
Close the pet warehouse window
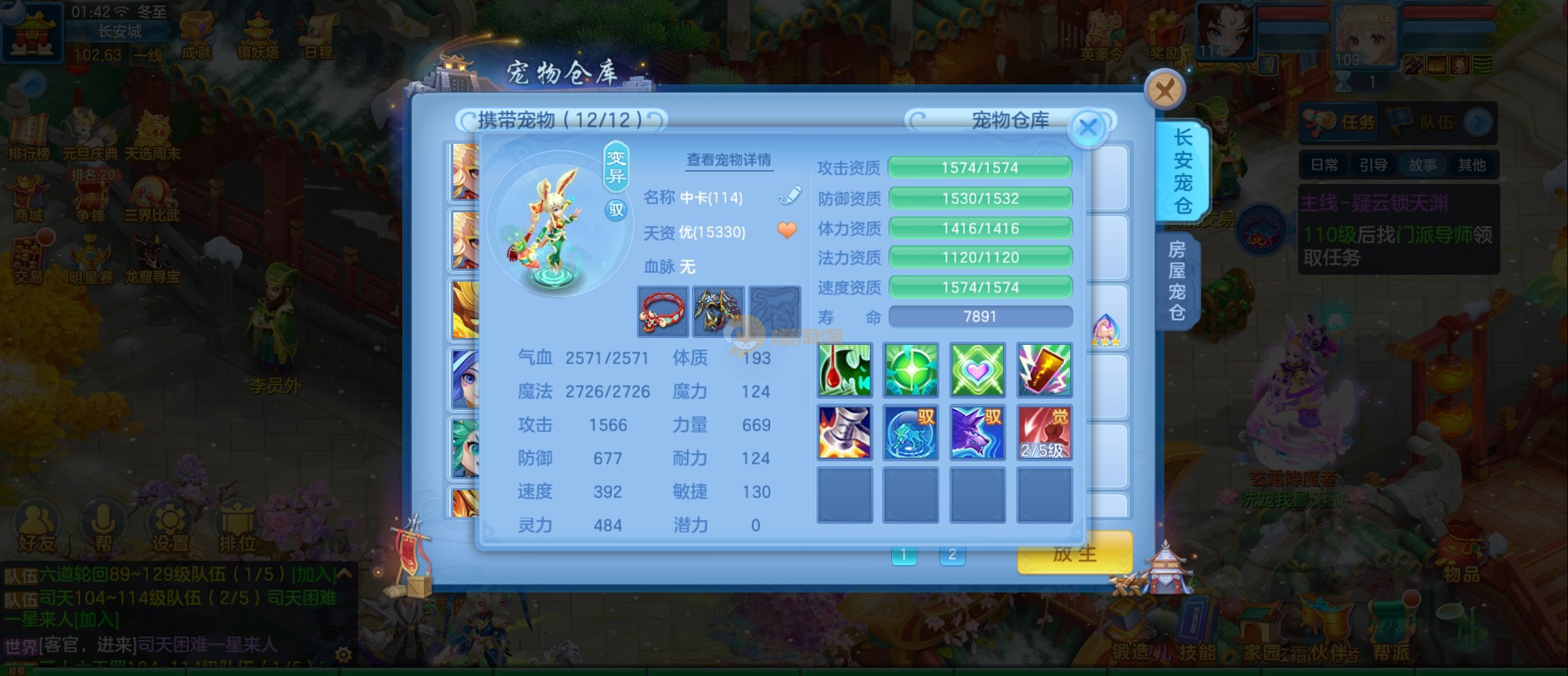tap(1164, 91)
